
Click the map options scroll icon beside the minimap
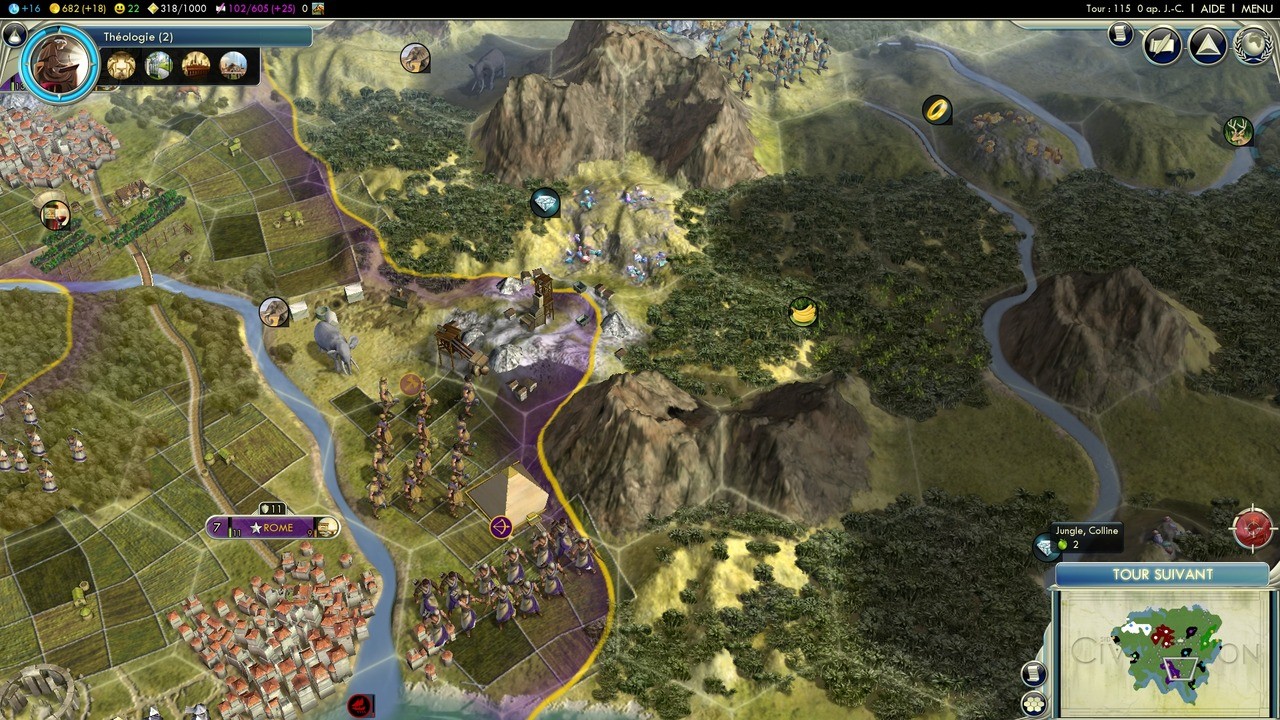tap(1033, 674)
